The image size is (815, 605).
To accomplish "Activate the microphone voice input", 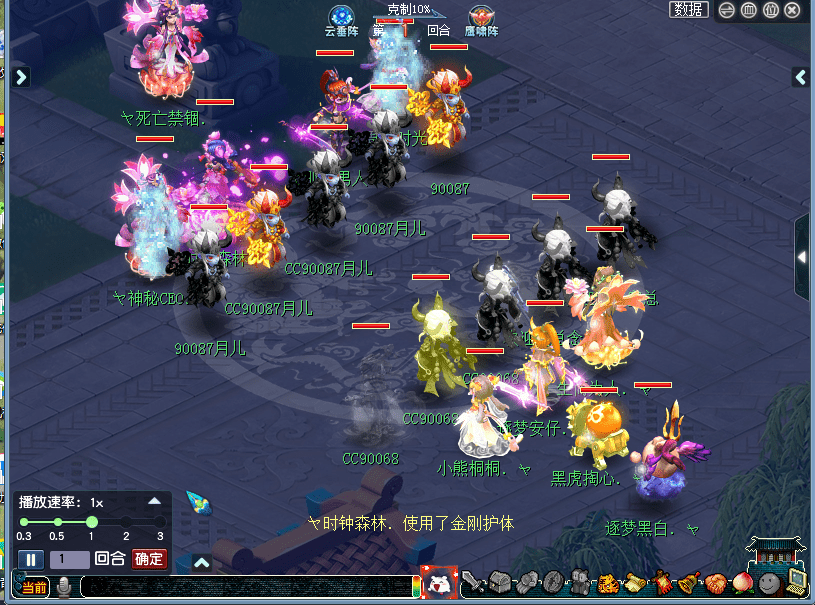I will [64, 587].
